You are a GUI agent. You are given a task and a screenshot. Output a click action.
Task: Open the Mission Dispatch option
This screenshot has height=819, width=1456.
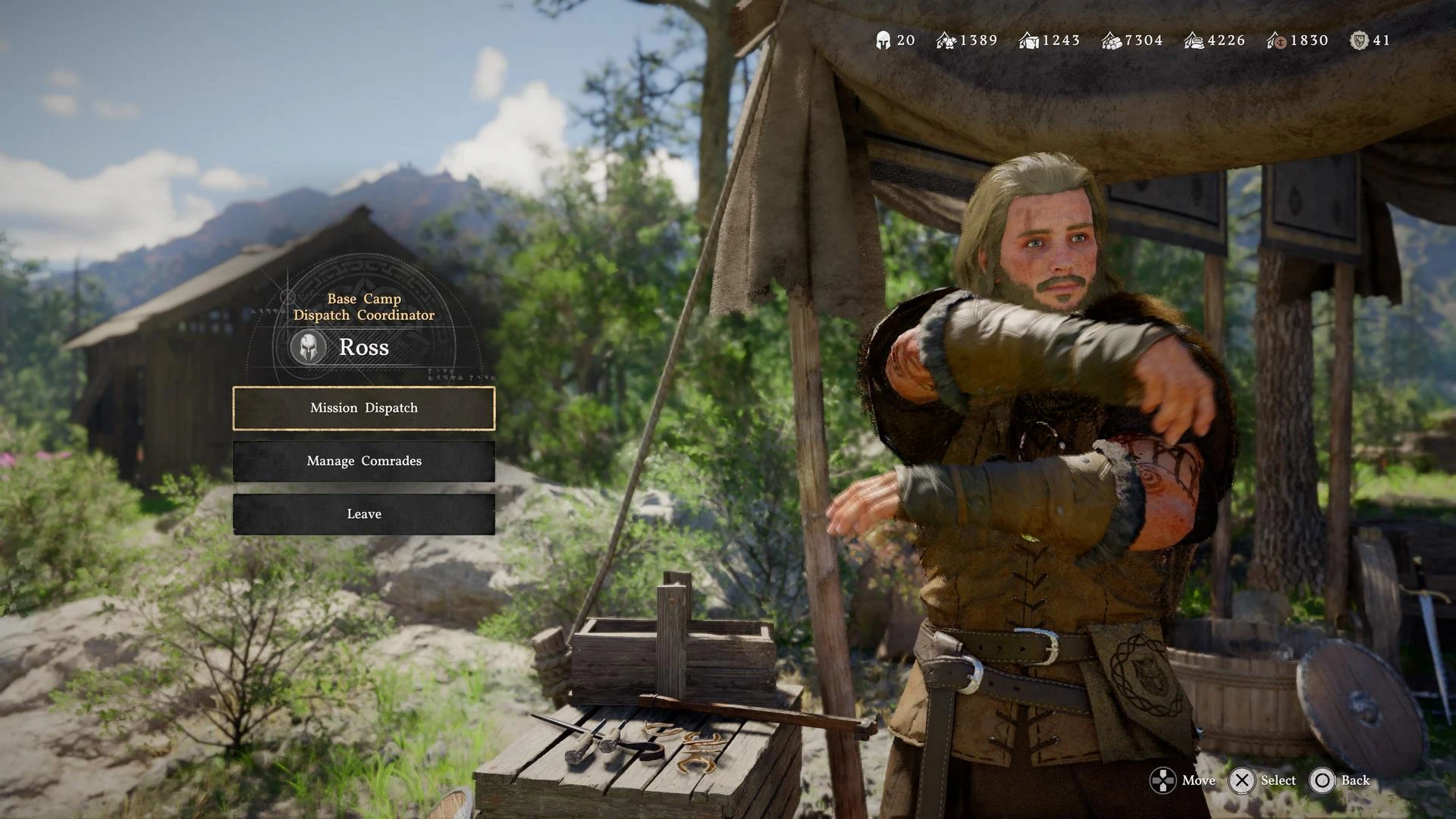[364, 408]
